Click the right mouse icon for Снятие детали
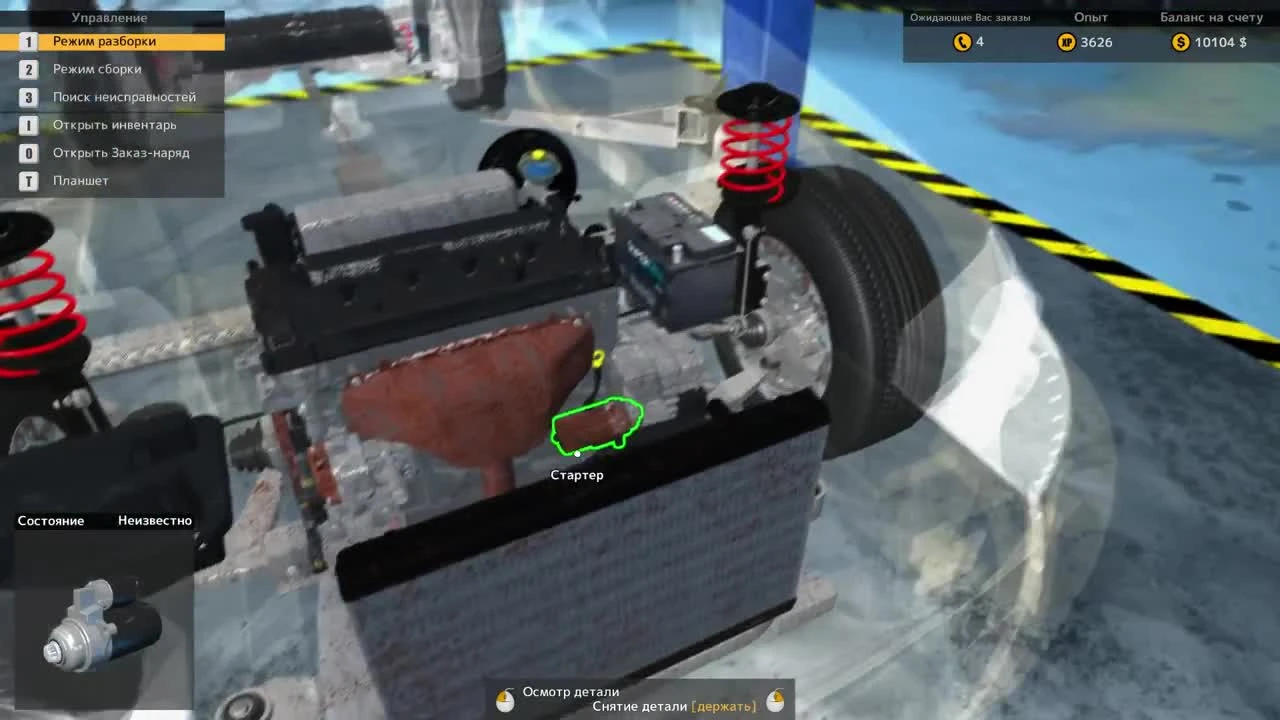The height and width of the screenshot is (720, 1280). point(775,699)
